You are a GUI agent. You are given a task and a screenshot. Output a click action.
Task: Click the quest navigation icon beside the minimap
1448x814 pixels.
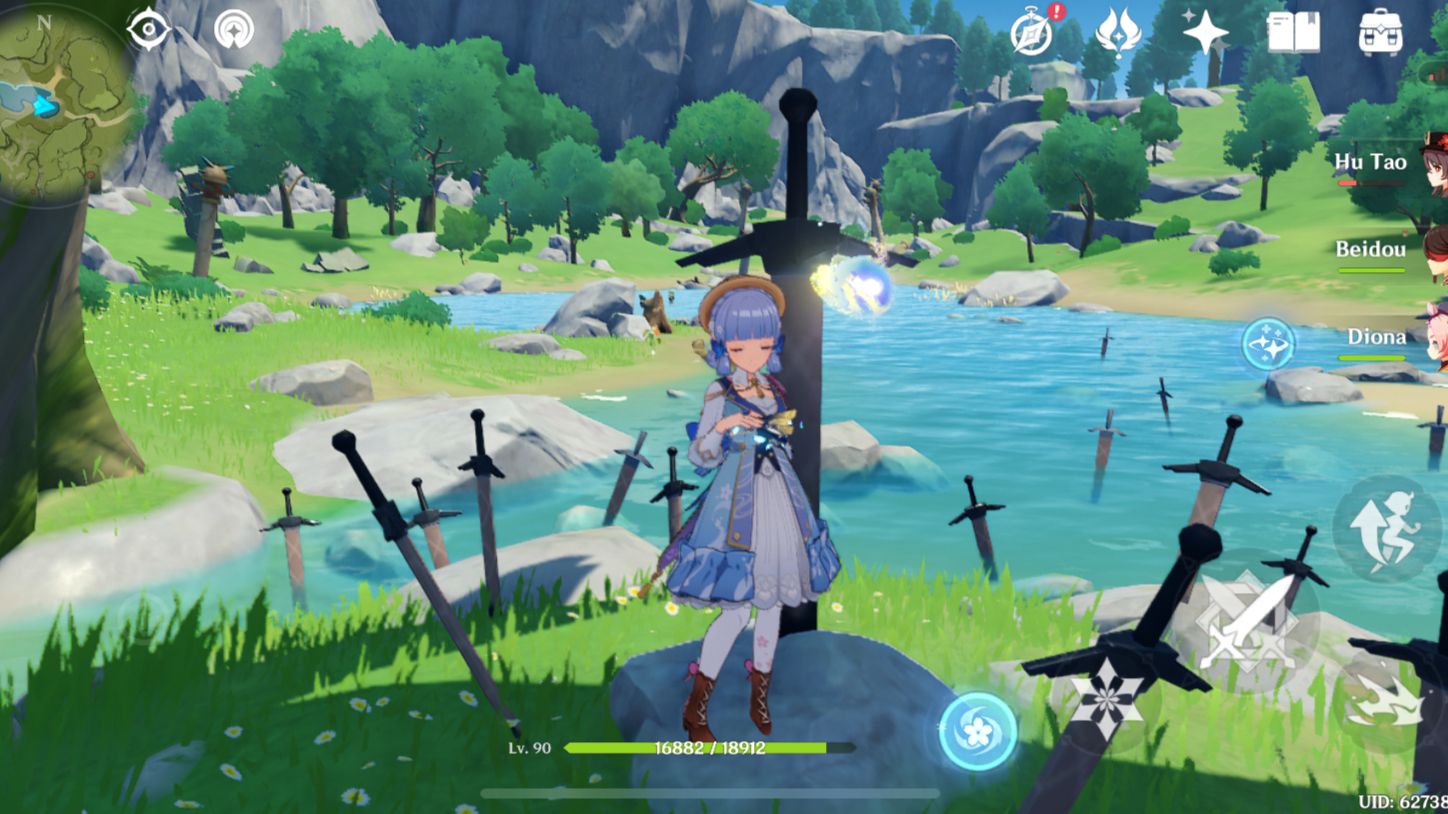tap(236, 28)
